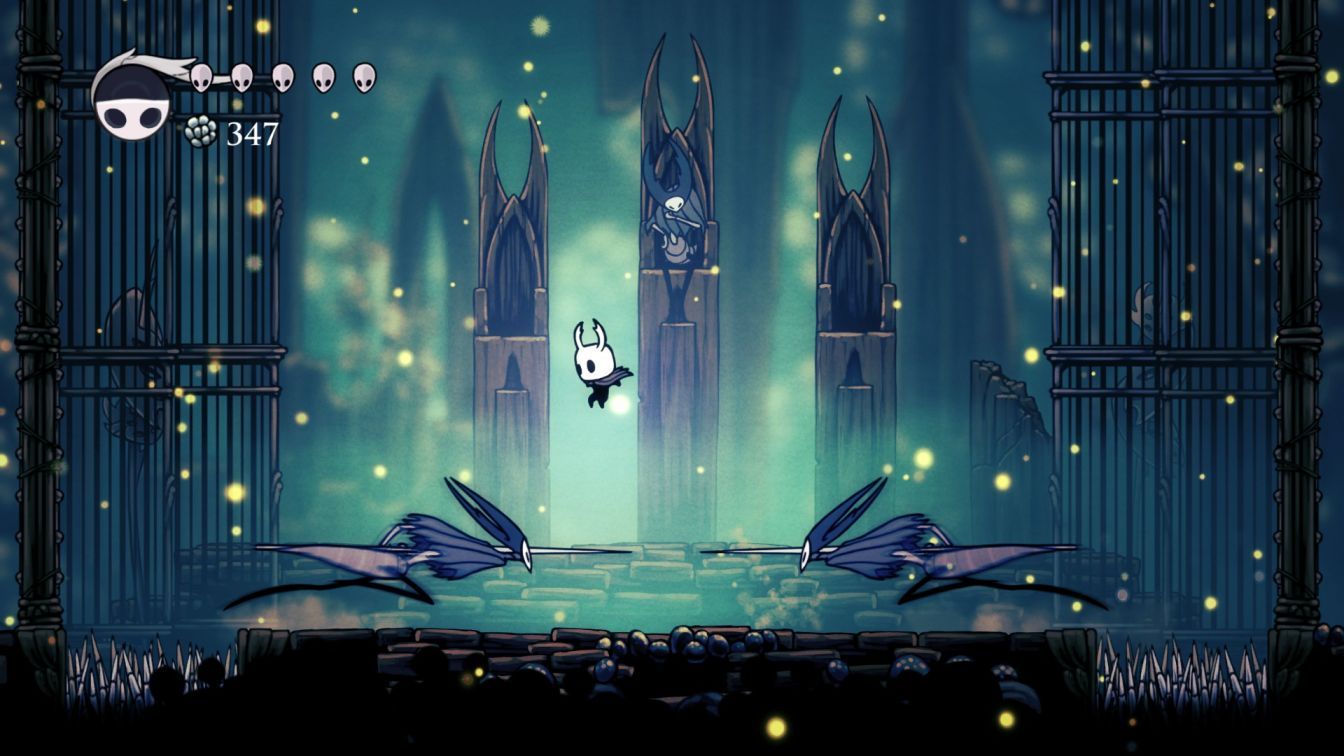This screenshot has width=1344, height=756.
Task: Select the Geo currency cluster icon
Action: (x=200, y=130)
